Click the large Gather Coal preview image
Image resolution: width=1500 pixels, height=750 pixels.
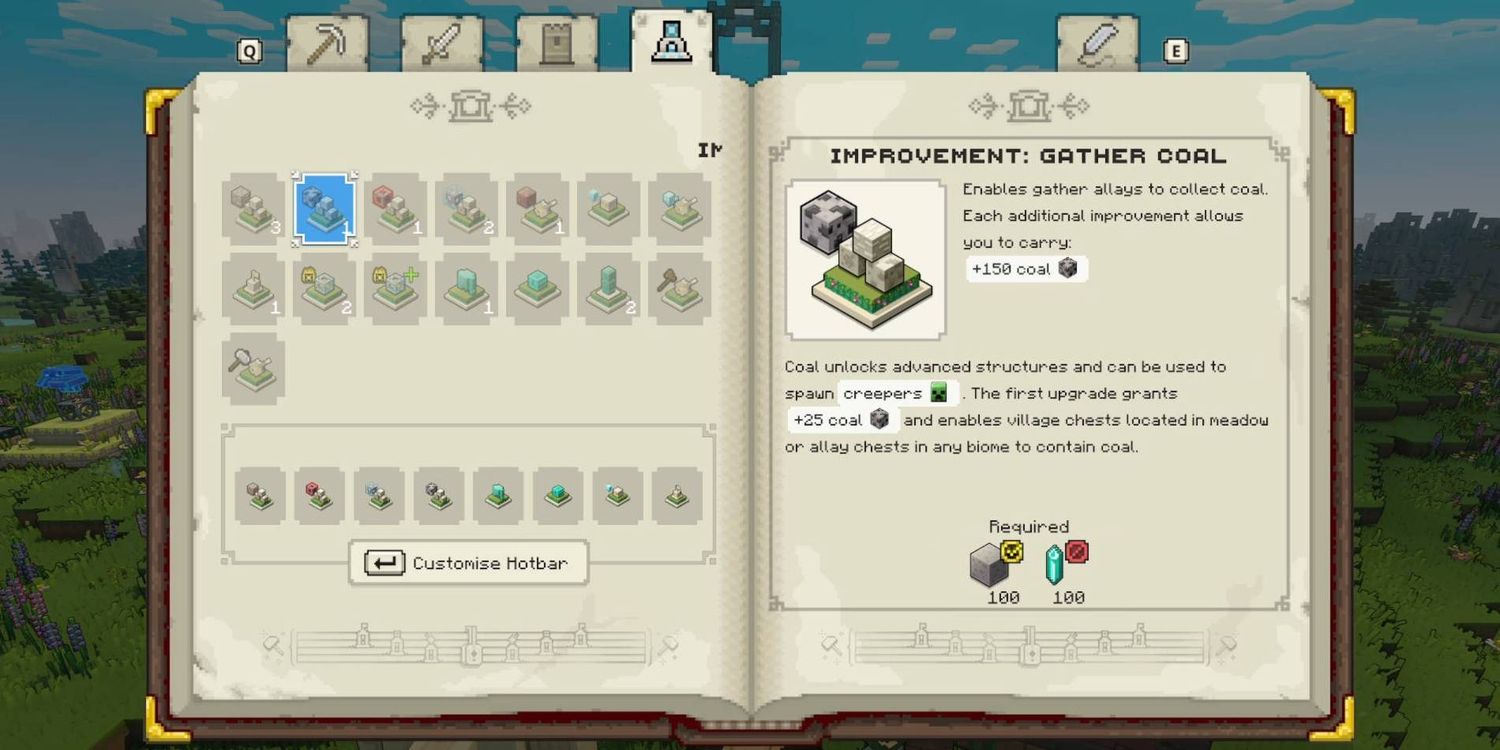click(x=865, y=260)
